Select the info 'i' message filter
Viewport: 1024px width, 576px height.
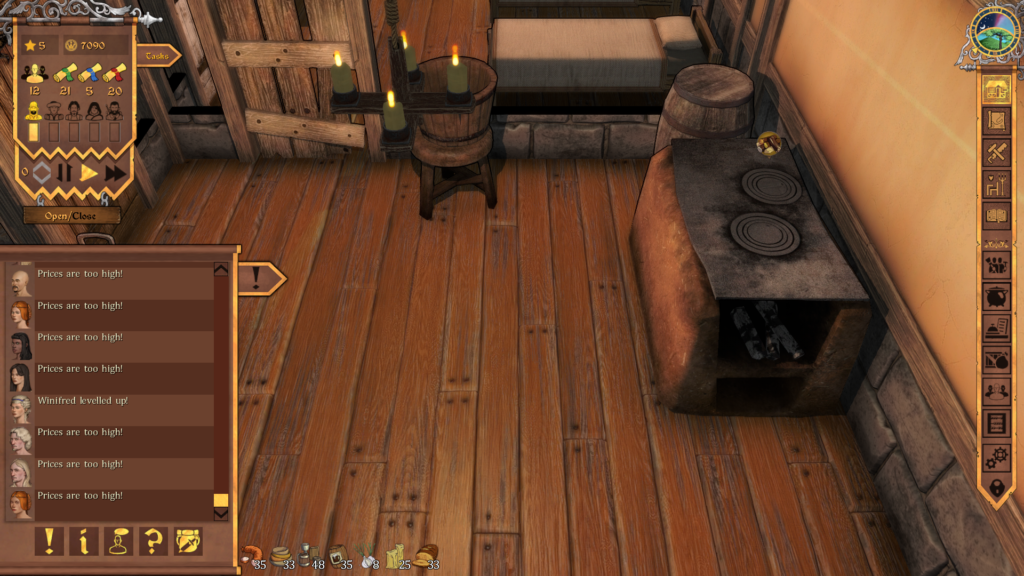(x=83, y=541)
